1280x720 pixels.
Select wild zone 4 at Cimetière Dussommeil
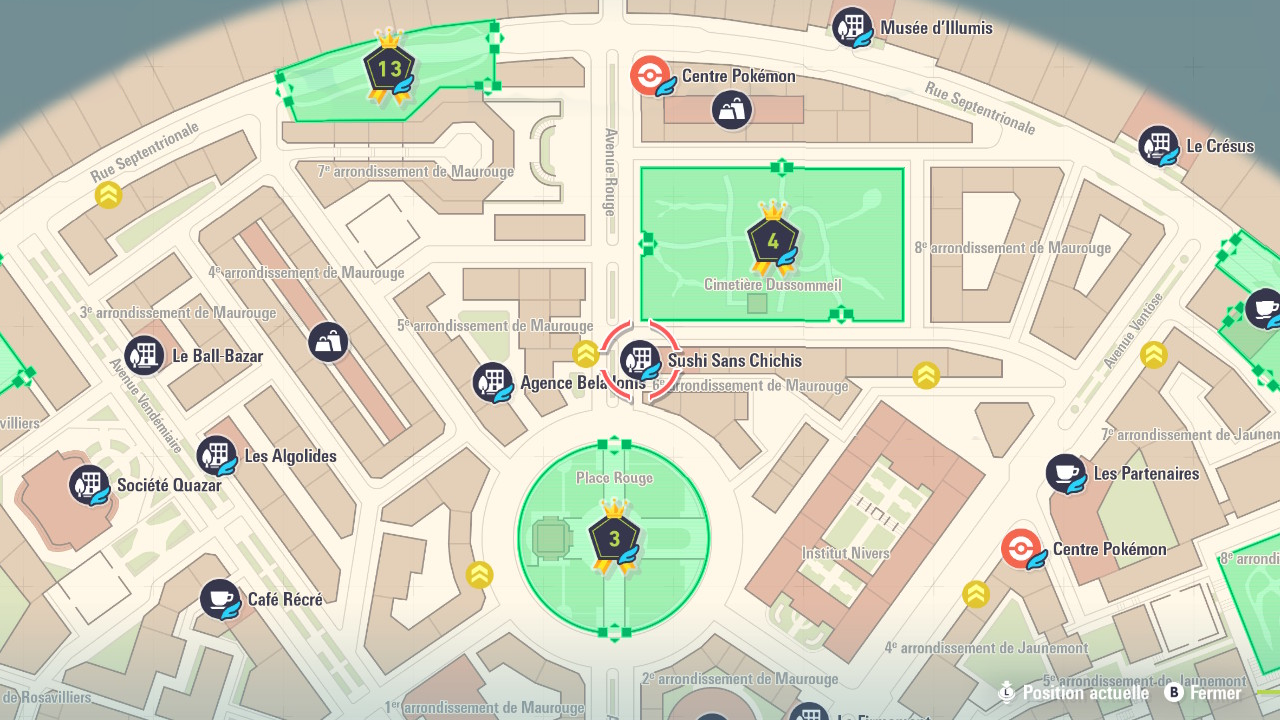point(773,240)
